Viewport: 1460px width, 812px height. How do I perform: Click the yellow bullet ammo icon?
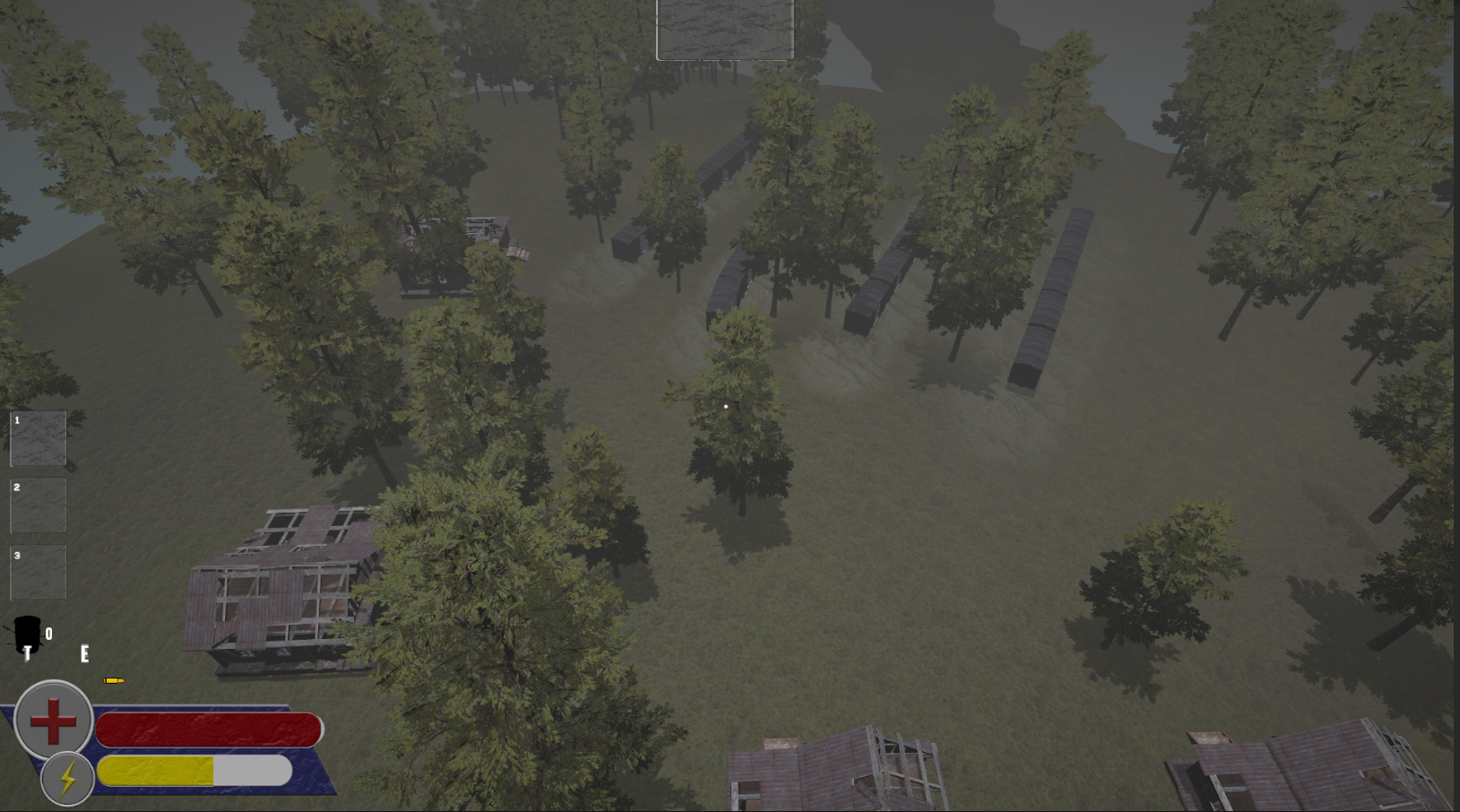click(116, 679)
